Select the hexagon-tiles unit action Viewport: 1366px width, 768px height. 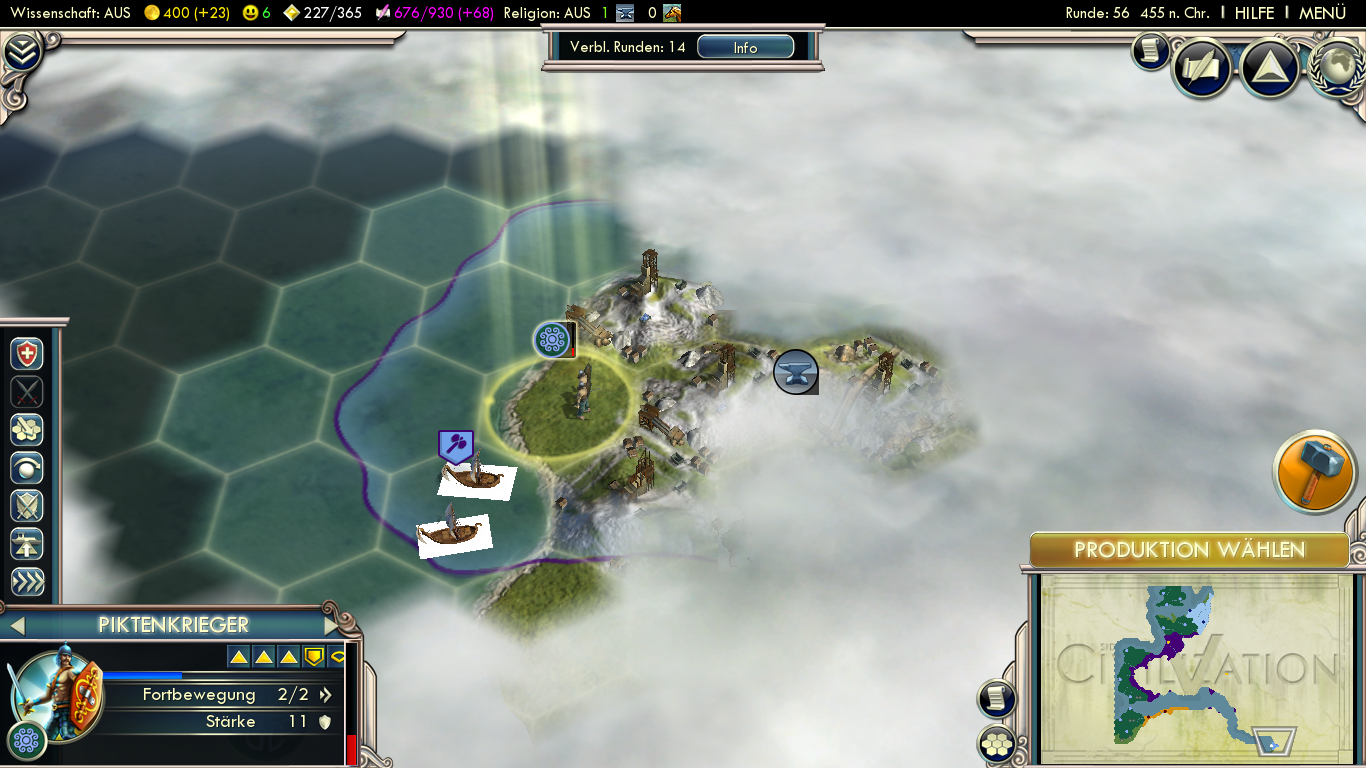coord(27,430)
